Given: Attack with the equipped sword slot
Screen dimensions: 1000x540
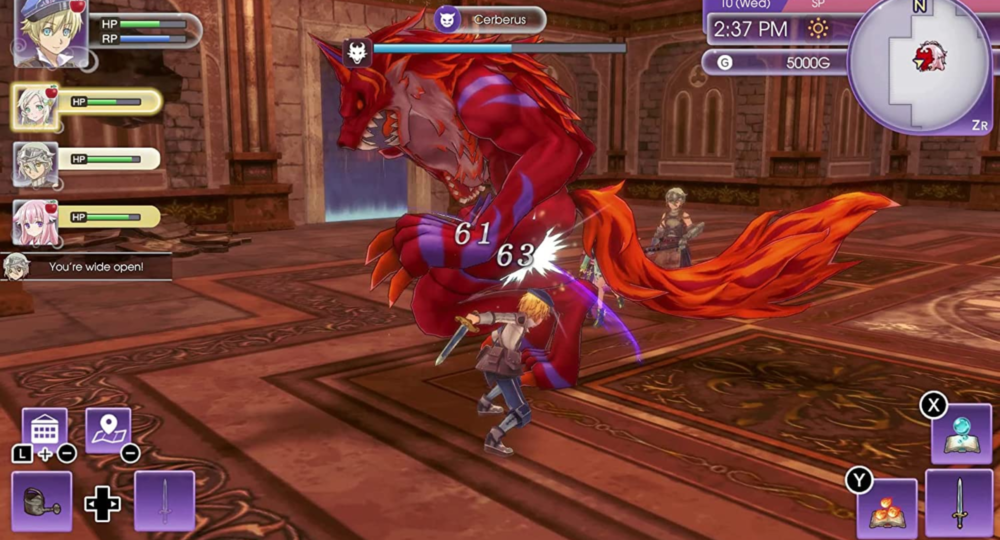Looking at the screenshot, I should coord(958,503).
